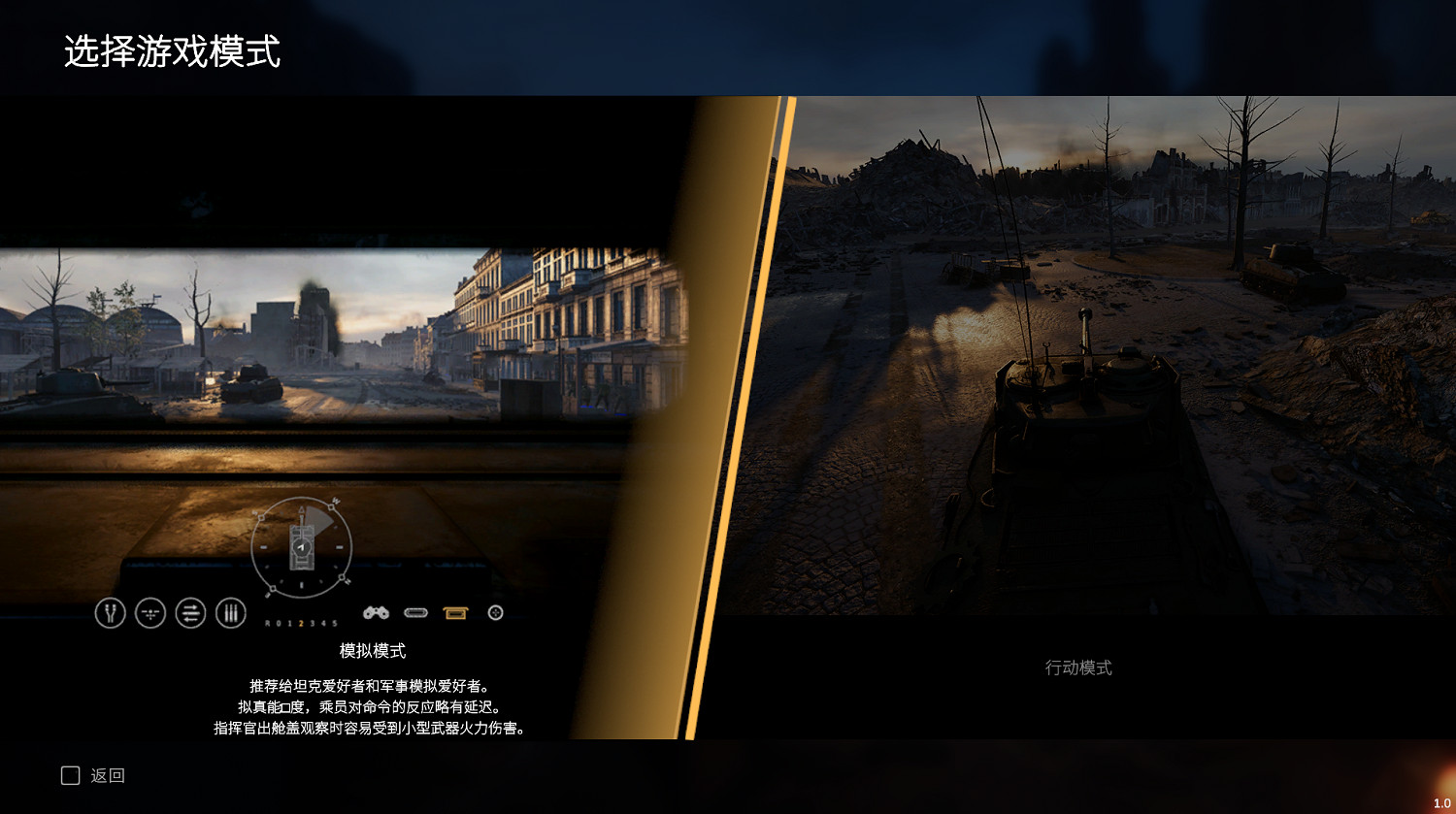The image size is (1456, 814).
Task: Click the compass dial above the gear readout
Action: coord(301,548)
